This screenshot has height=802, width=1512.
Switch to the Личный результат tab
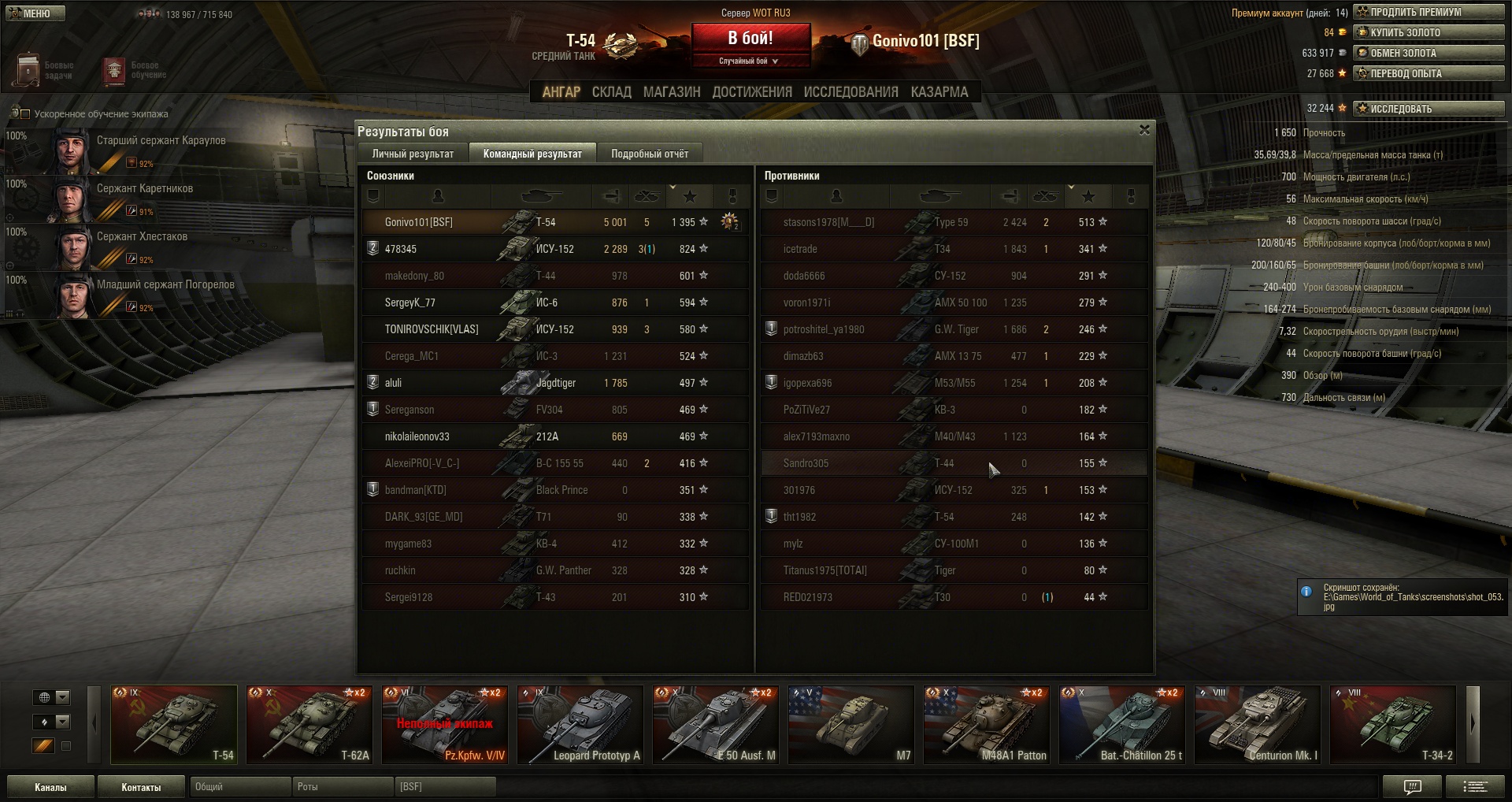(413, 154)
